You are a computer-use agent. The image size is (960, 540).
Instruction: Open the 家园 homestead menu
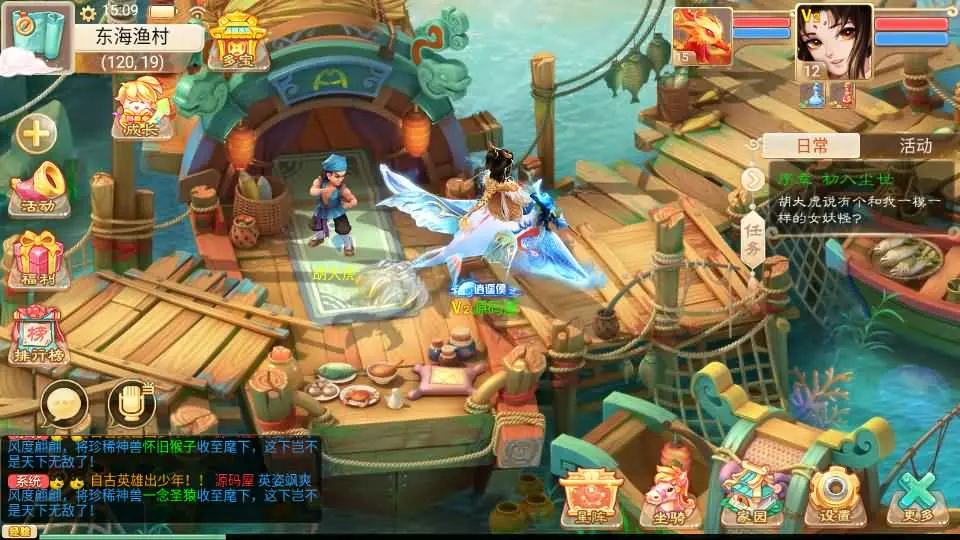coord(751,495)
